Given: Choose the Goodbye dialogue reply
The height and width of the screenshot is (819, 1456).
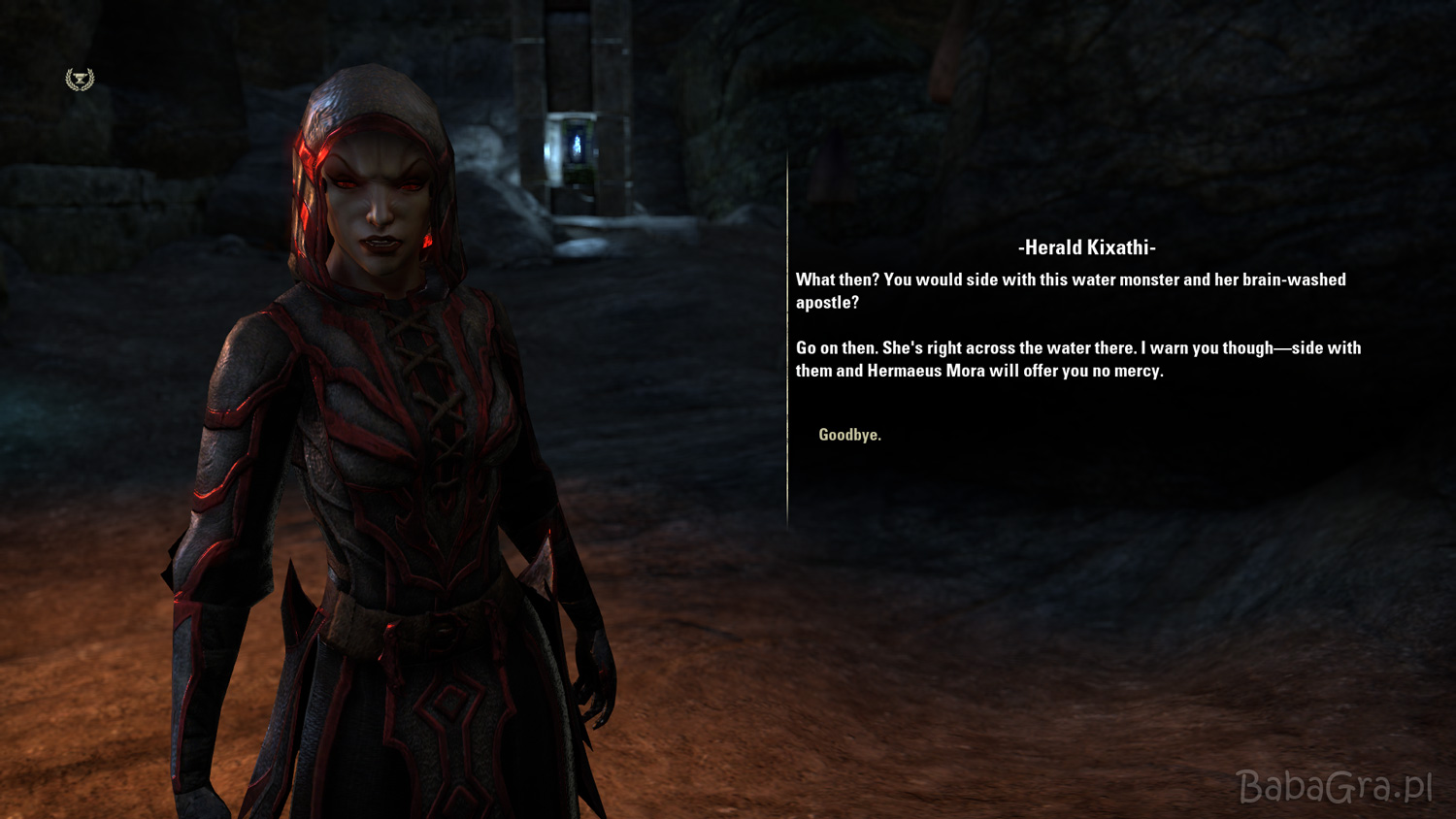Looking at the screenshot, I should (x=849, y=435).
